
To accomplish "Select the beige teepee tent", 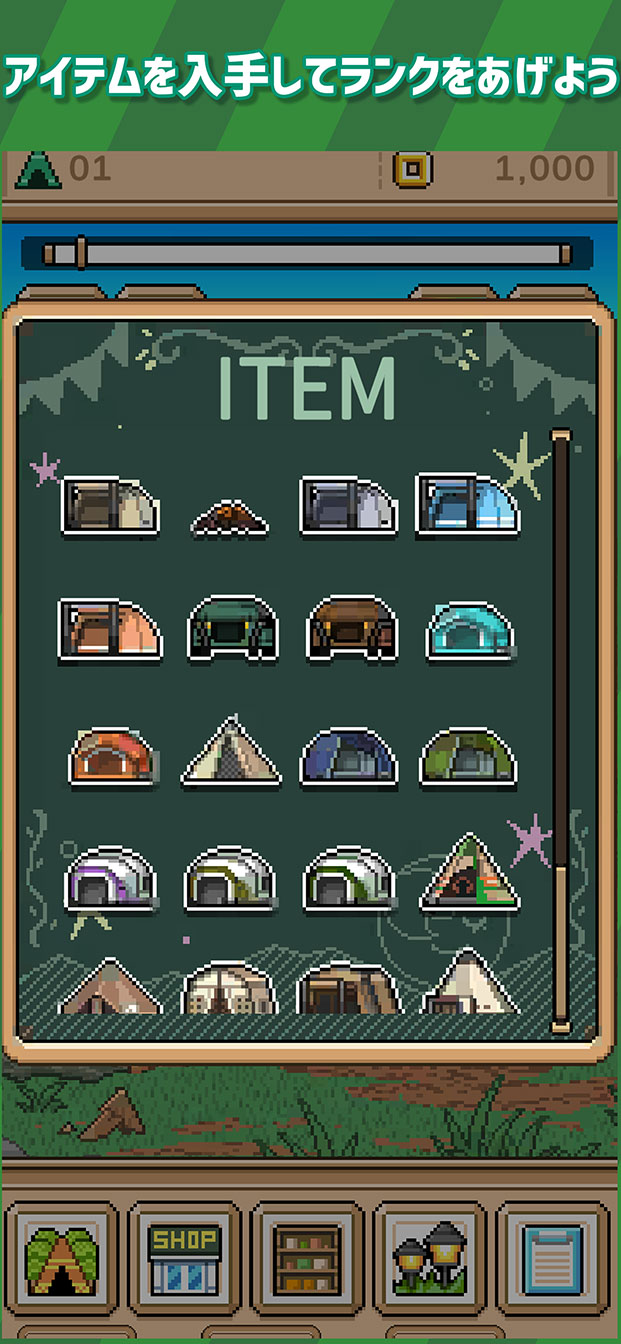I will [x=231, y=751].
